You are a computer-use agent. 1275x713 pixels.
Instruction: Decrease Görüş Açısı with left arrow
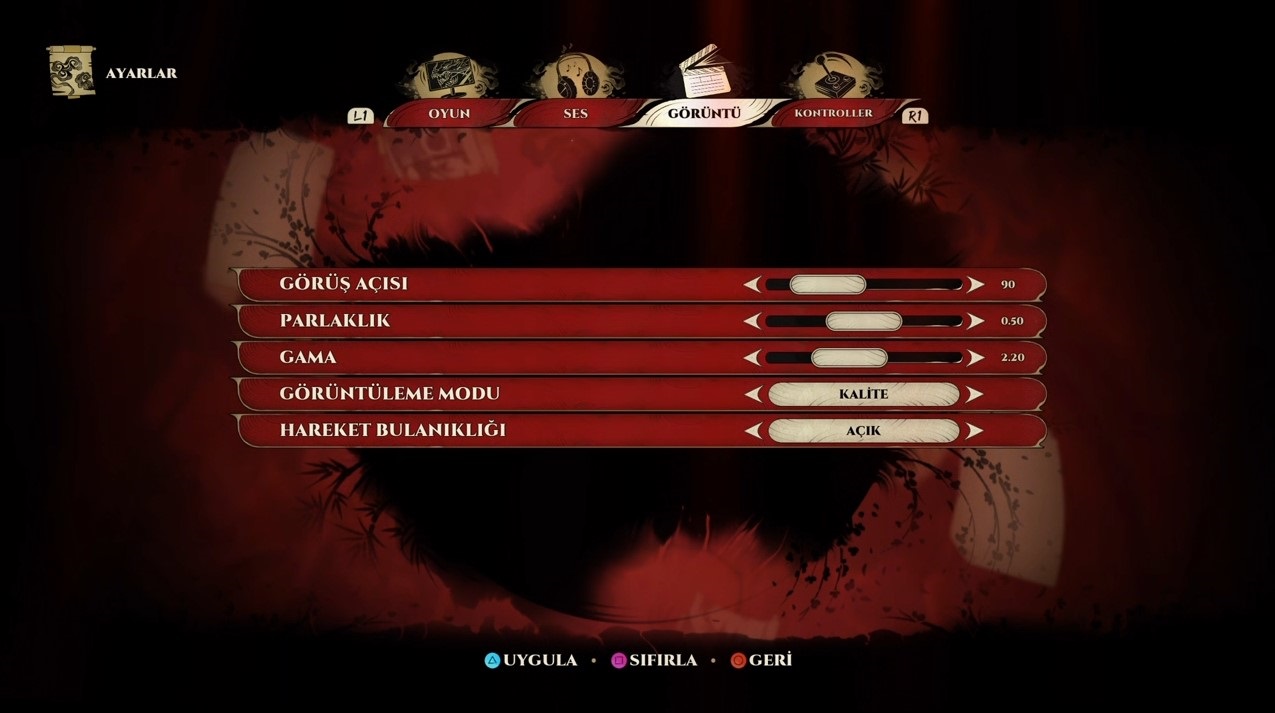click(752, 285)
